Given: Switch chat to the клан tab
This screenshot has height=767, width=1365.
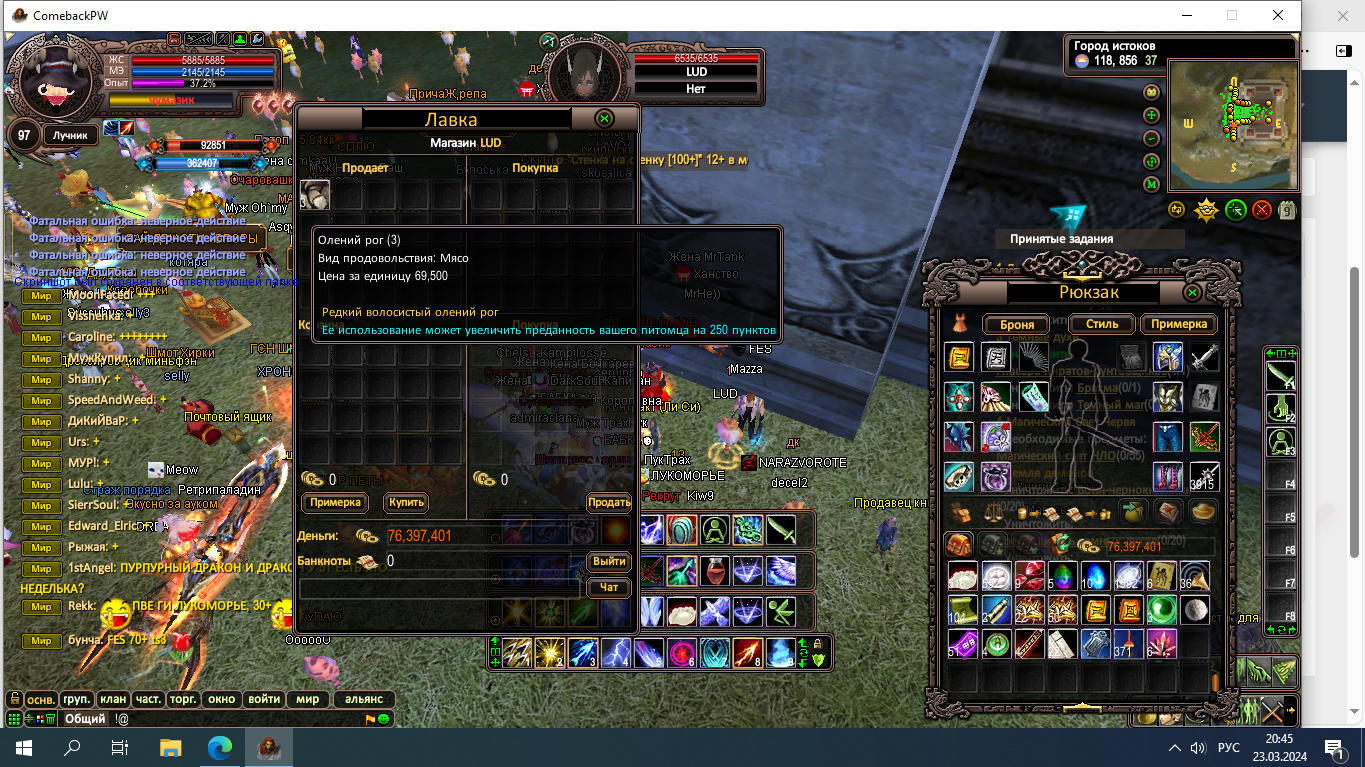Looking at the screenshot, I should tap(112, 700).
